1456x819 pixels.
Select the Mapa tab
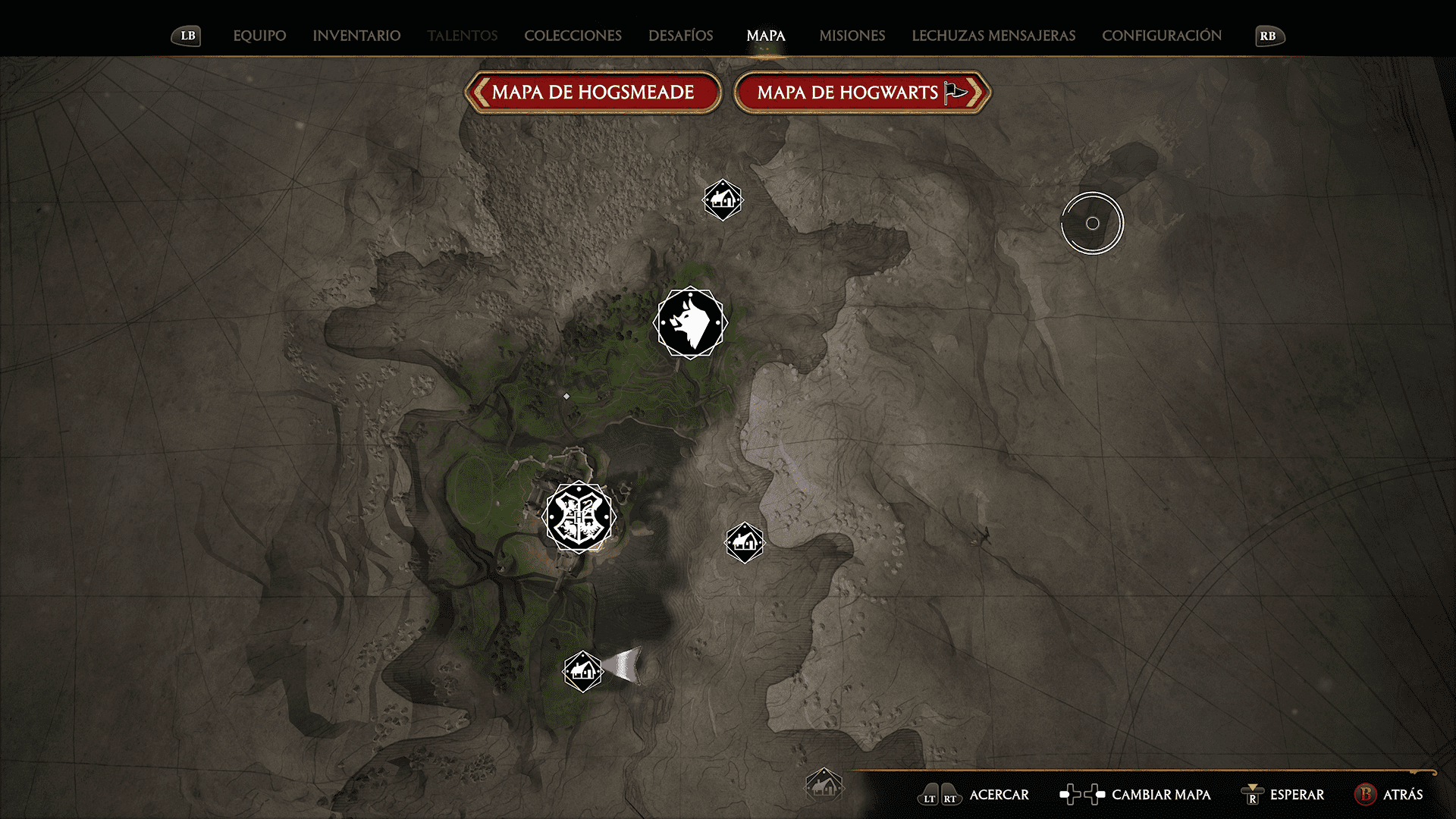[765, 36]
